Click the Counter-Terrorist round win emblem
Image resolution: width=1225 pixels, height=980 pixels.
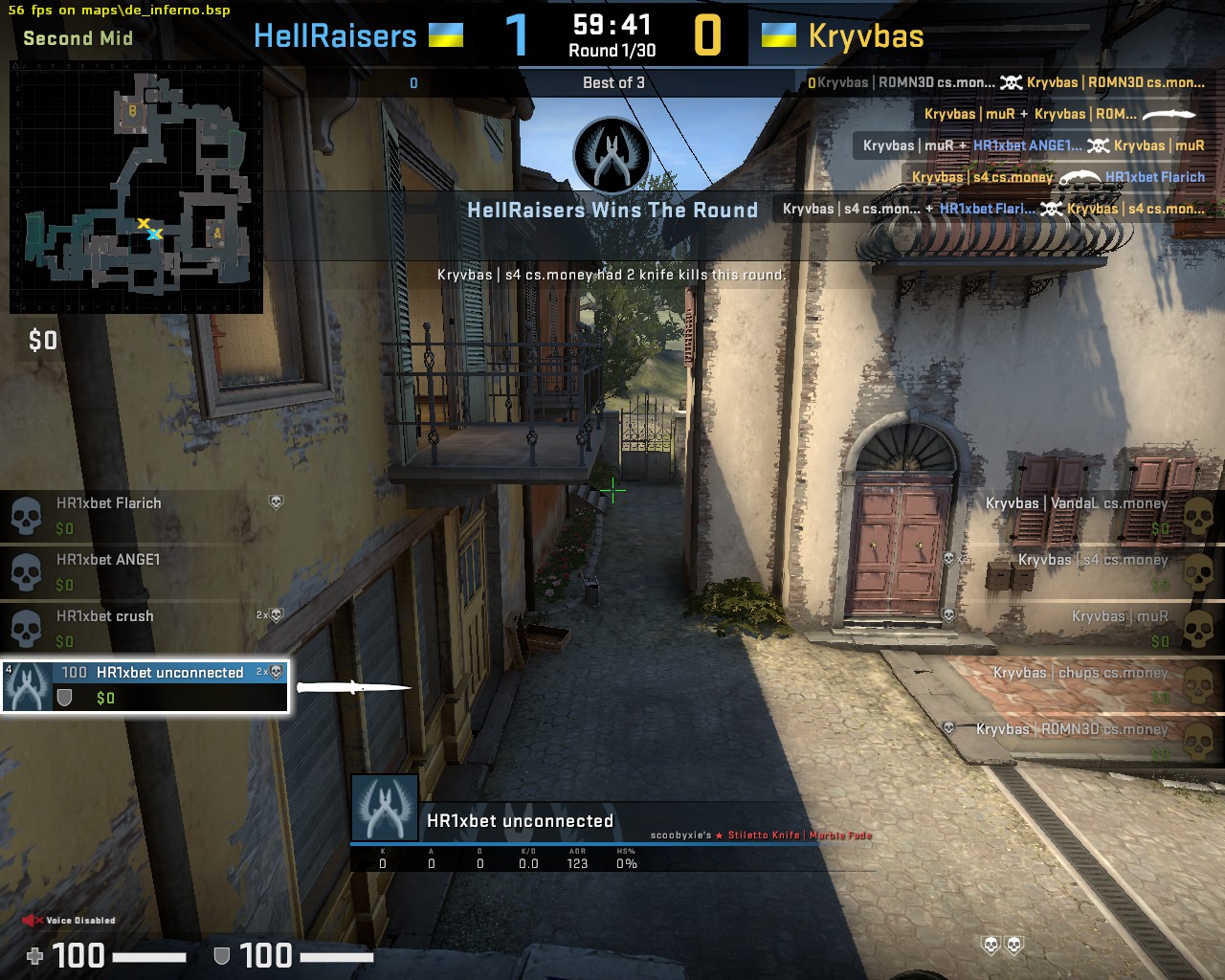point(612,156)
